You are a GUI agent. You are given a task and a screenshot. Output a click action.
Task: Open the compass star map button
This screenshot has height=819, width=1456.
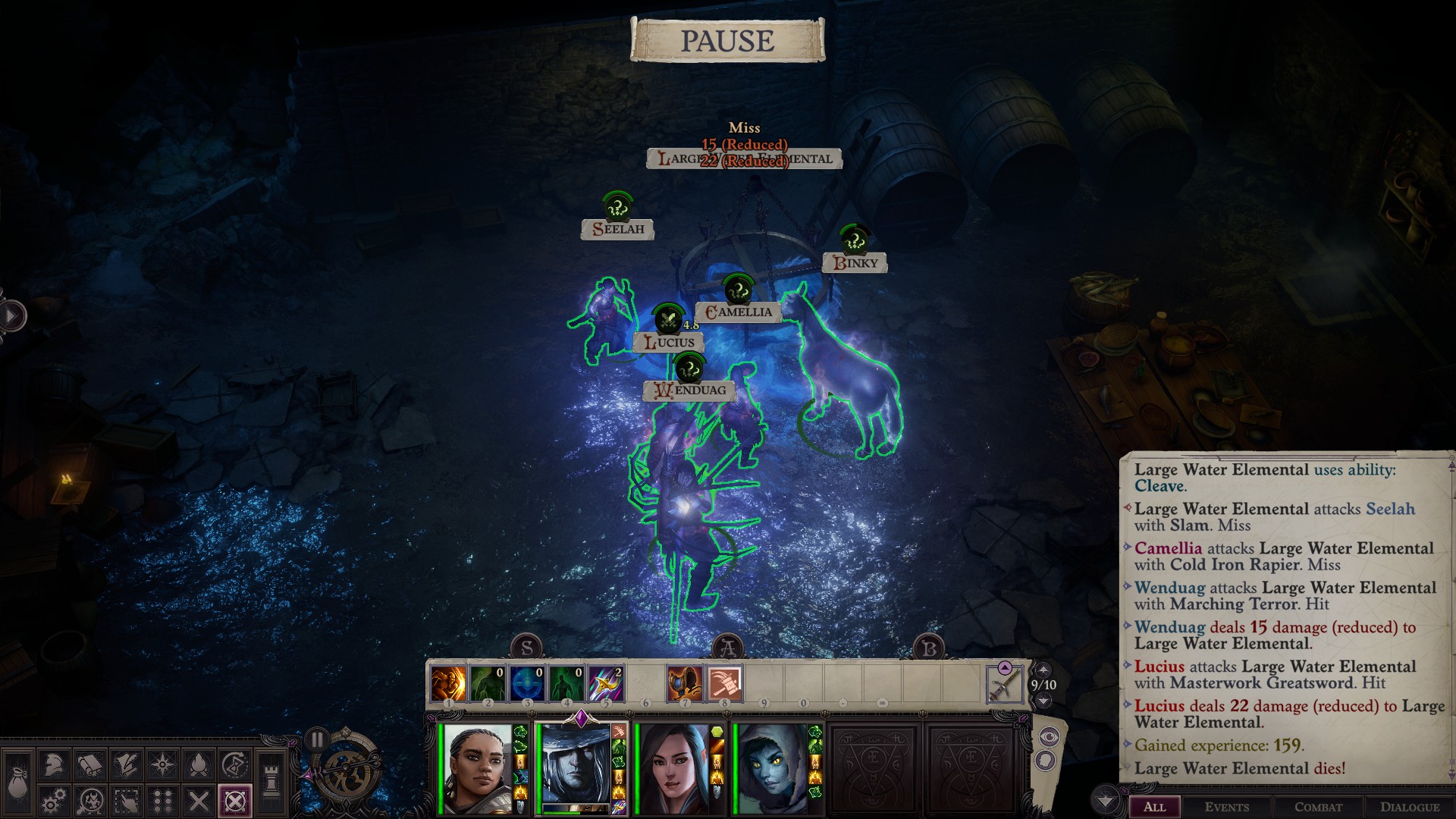tap(163, 764)
